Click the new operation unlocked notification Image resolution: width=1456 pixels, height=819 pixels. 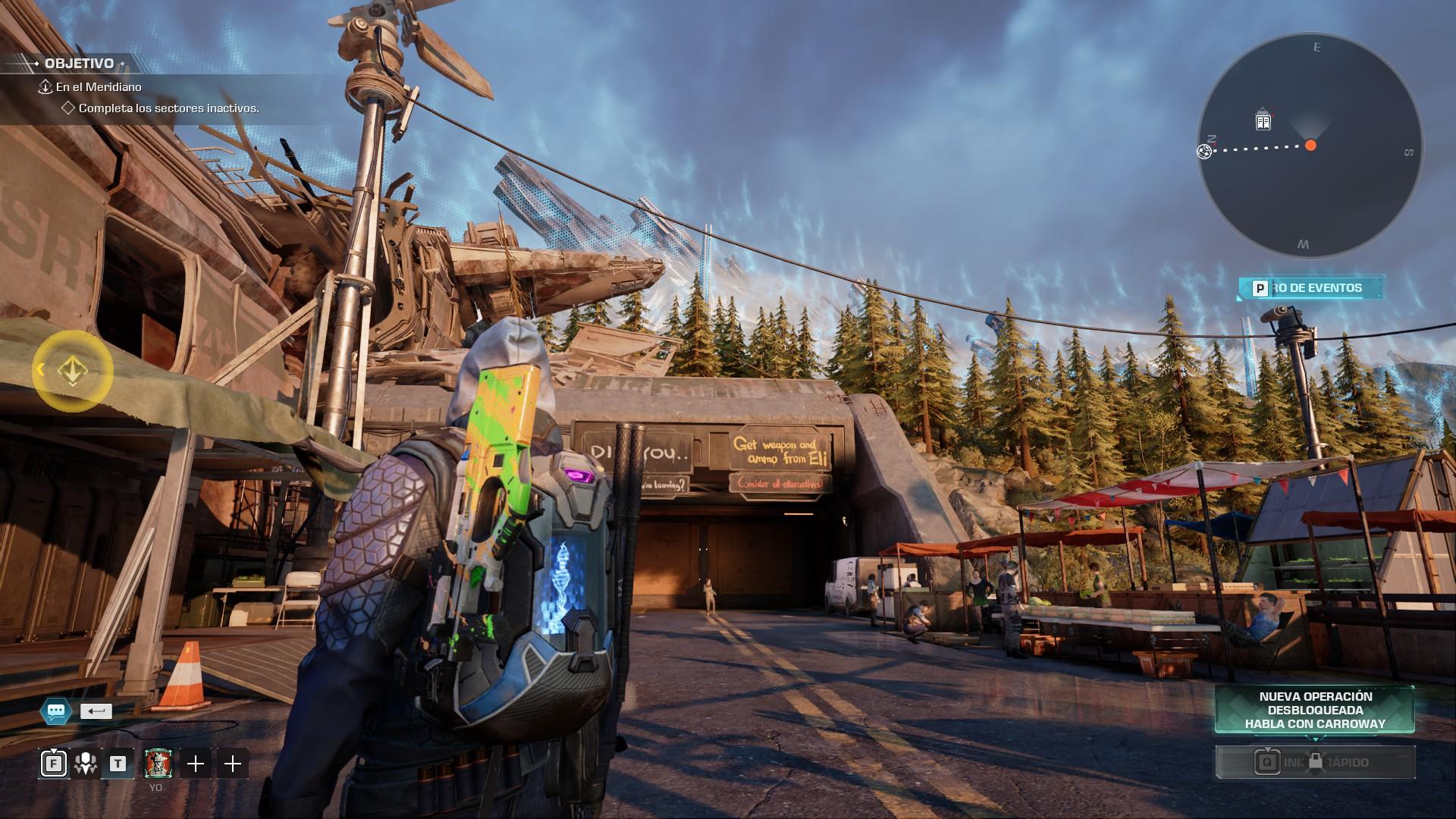[1314, 710]
